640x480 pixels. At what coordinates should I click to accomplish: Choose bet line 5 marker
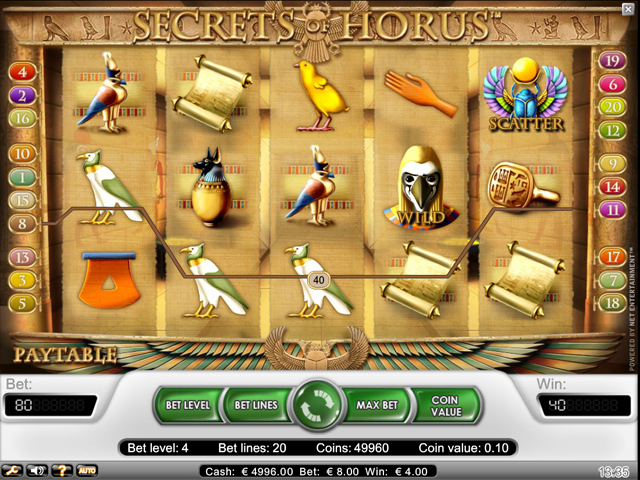tap(22, 302)
